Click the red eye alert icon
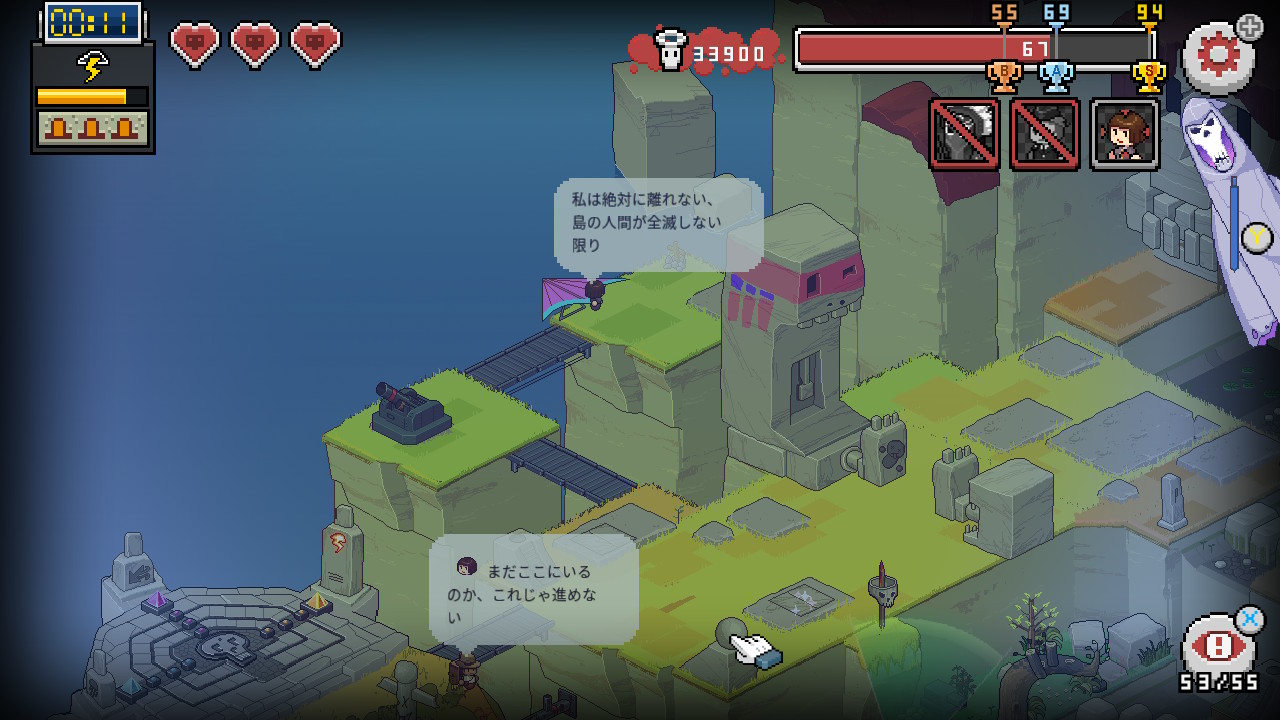Image resolution: width=1280 pixels, height=720 pixels. [x=1217, y=646]
